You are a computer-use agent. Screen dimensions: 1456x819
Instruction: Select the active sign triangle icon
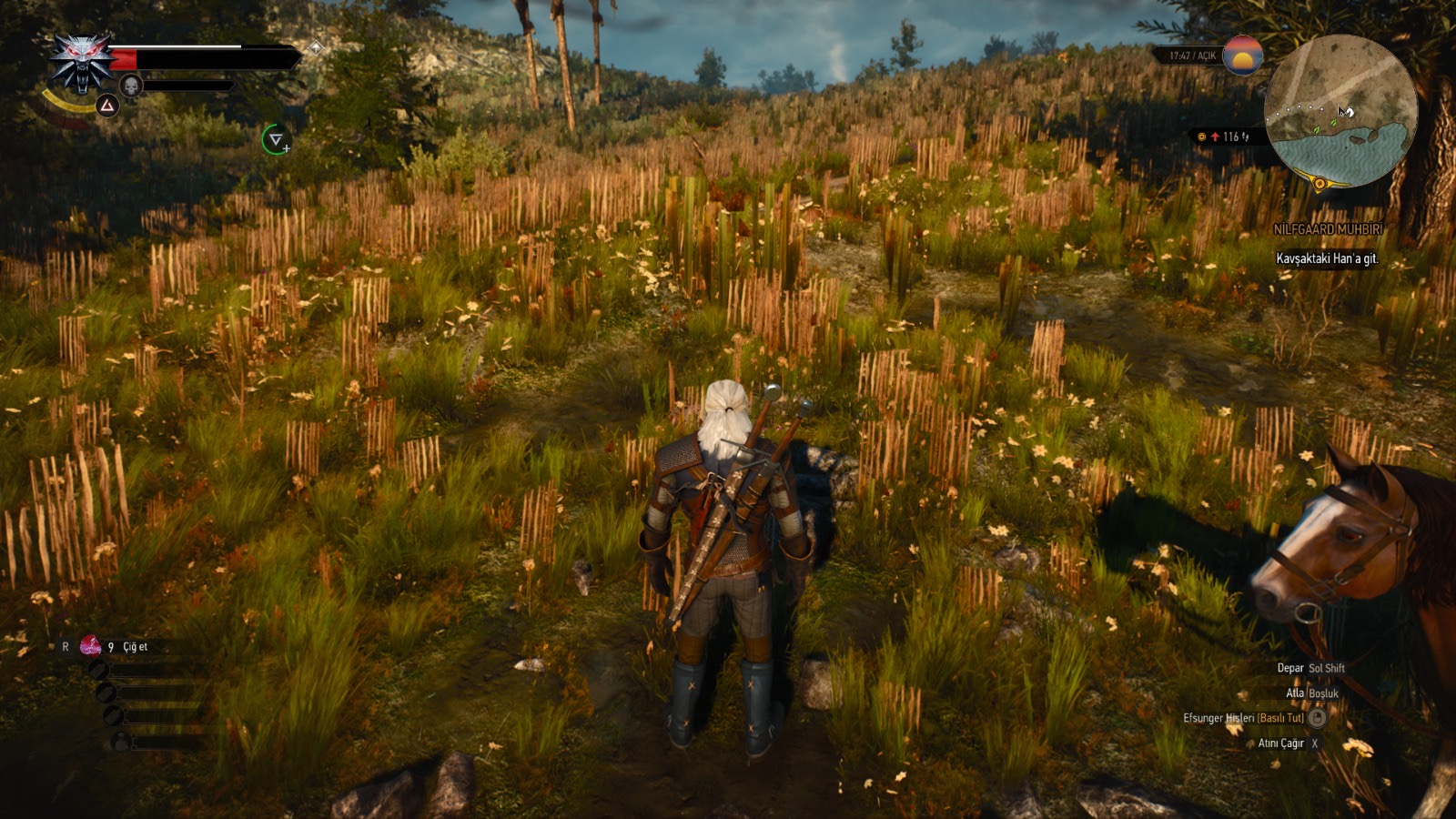point(107,106)
